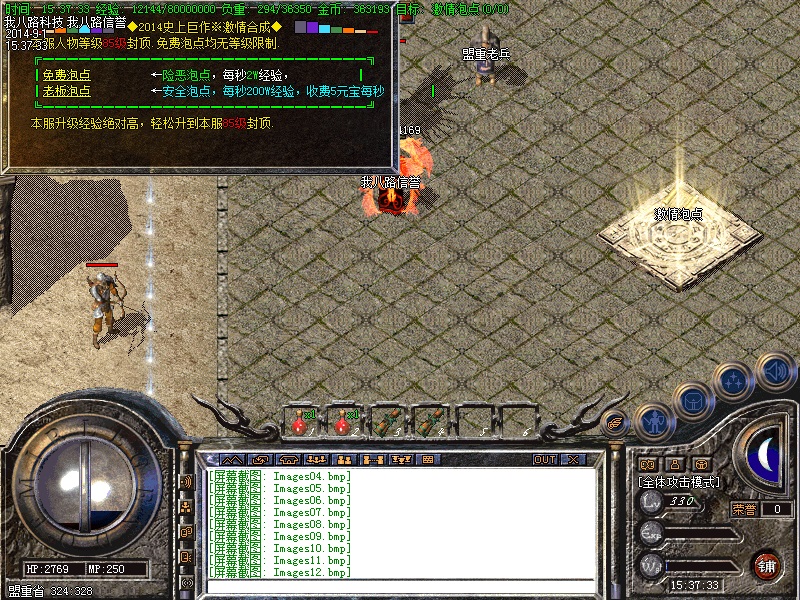Choose the 老板泡点 dialogue option
This screenshot has height=600, width=800.
tap(66, 91)
